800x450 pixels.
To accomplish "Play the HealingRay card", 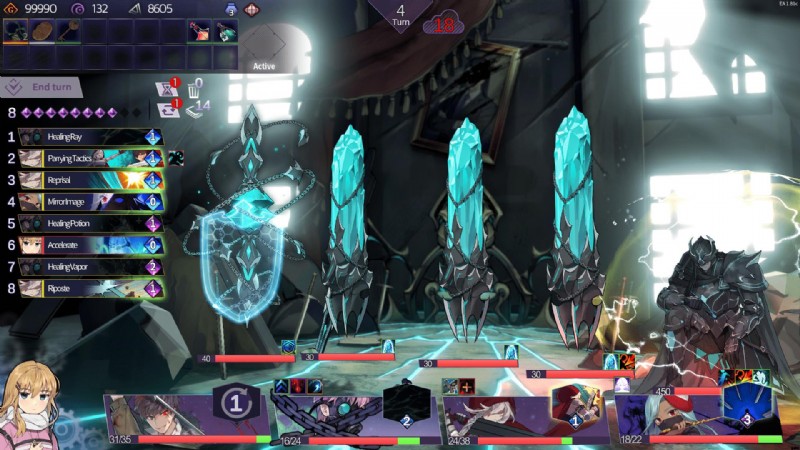I will tap(90, 137).
